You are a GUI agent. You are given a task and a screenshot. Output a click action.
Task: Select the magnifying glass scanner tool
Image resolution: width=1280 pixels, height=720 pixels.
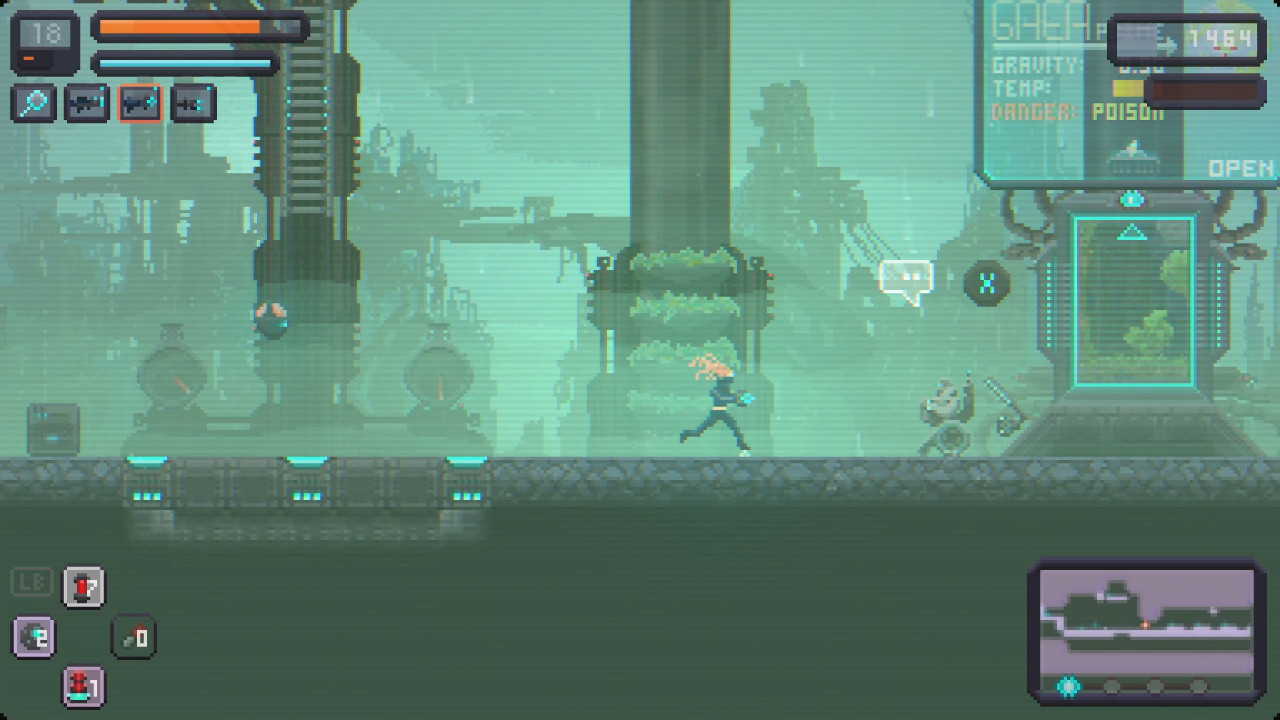(x=33, y=102)
